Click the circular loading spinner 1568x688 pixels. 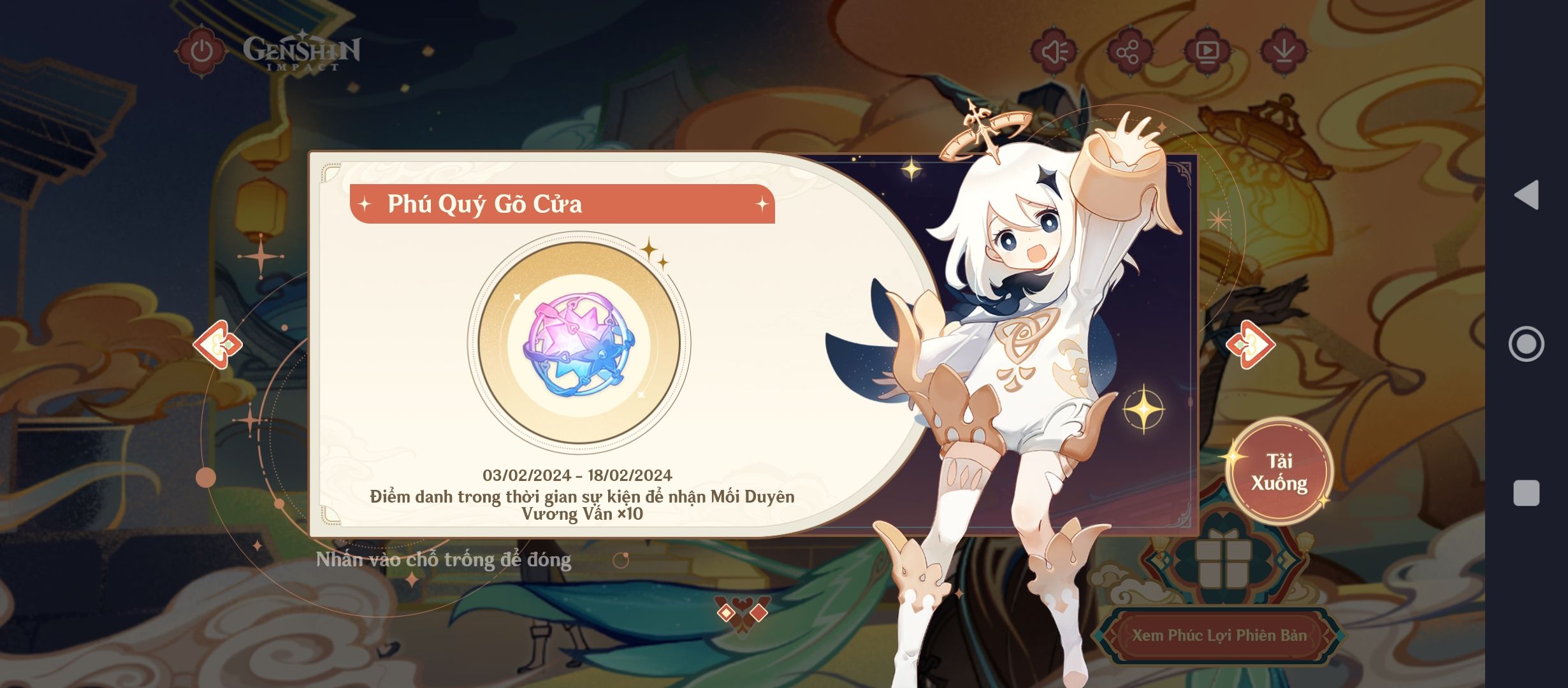[x=621, y=561]
